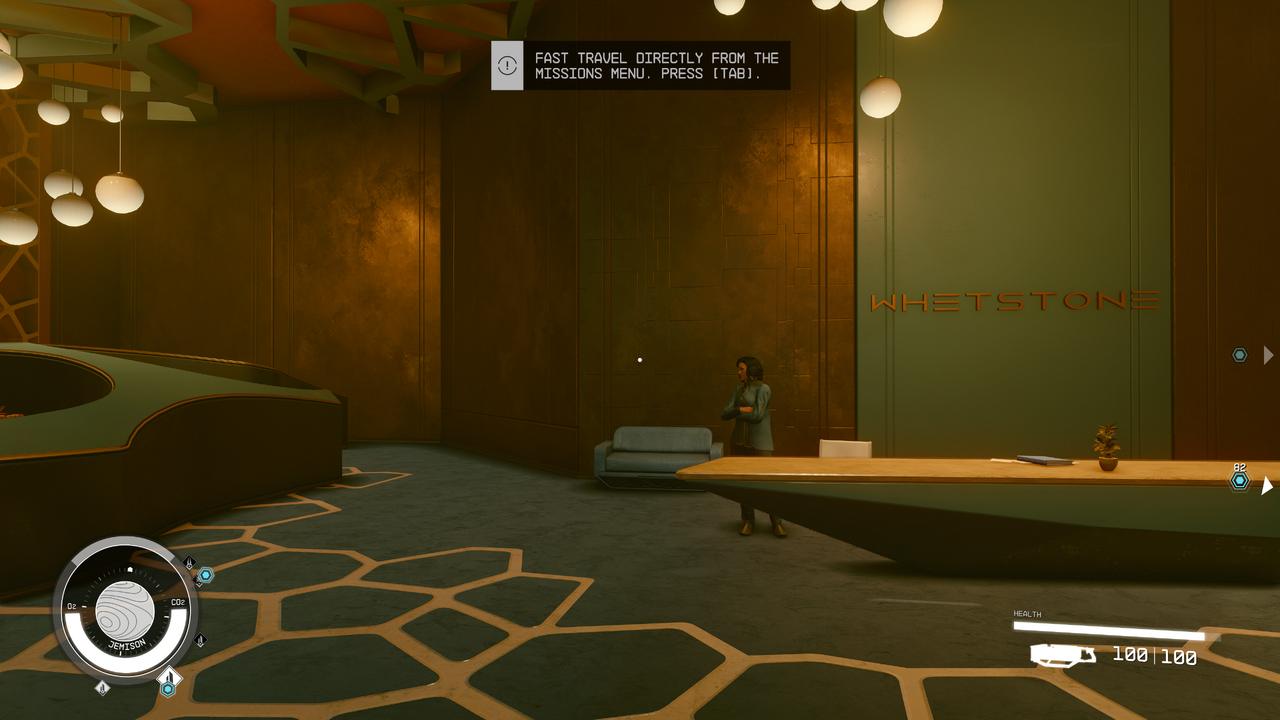The image size is (1280, 720).
Task: Expand the upper off-screen arrow indicator on the right
Action: coord(1266,354)
